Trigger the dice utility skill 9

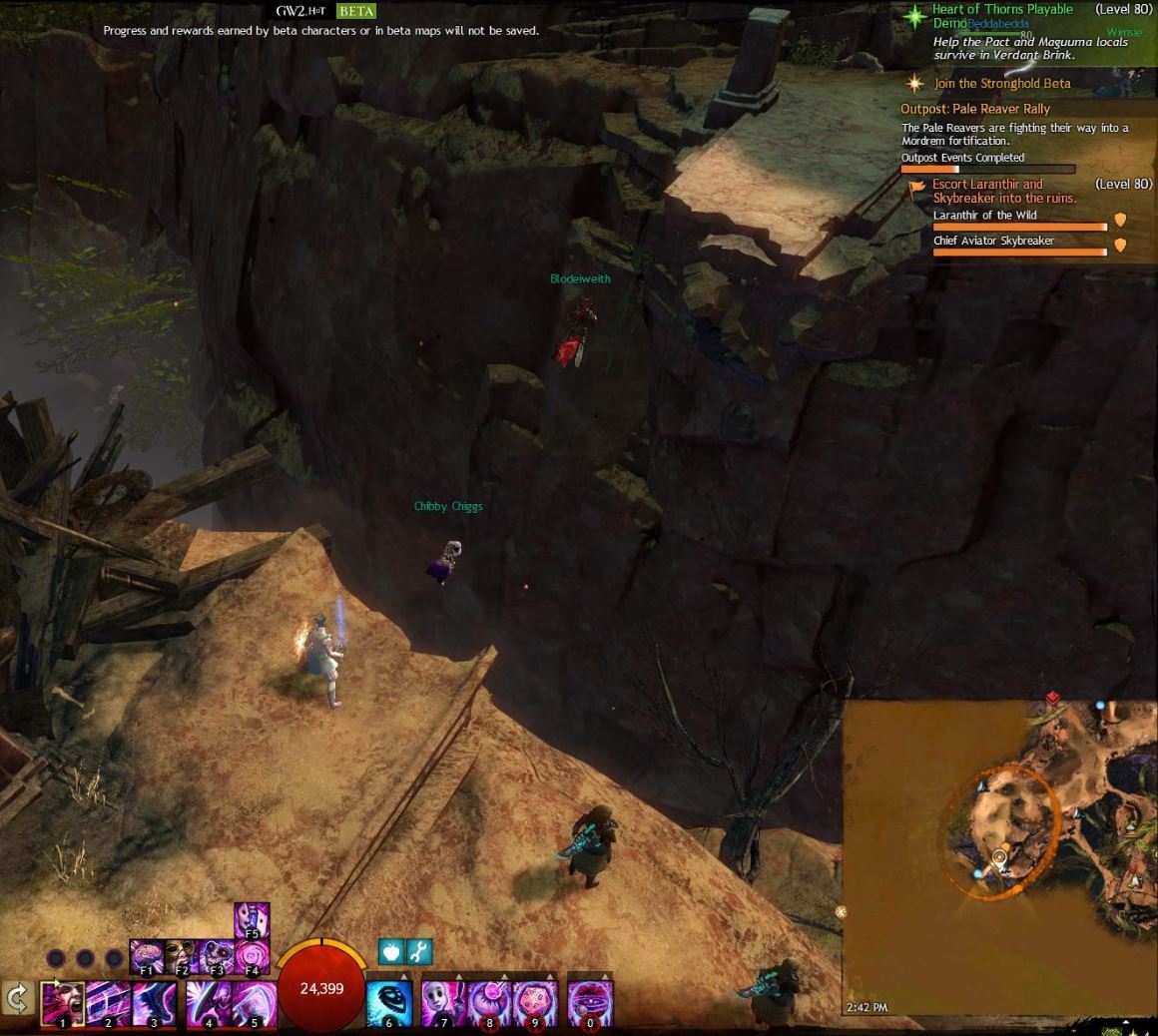(x=535, y=1003)
